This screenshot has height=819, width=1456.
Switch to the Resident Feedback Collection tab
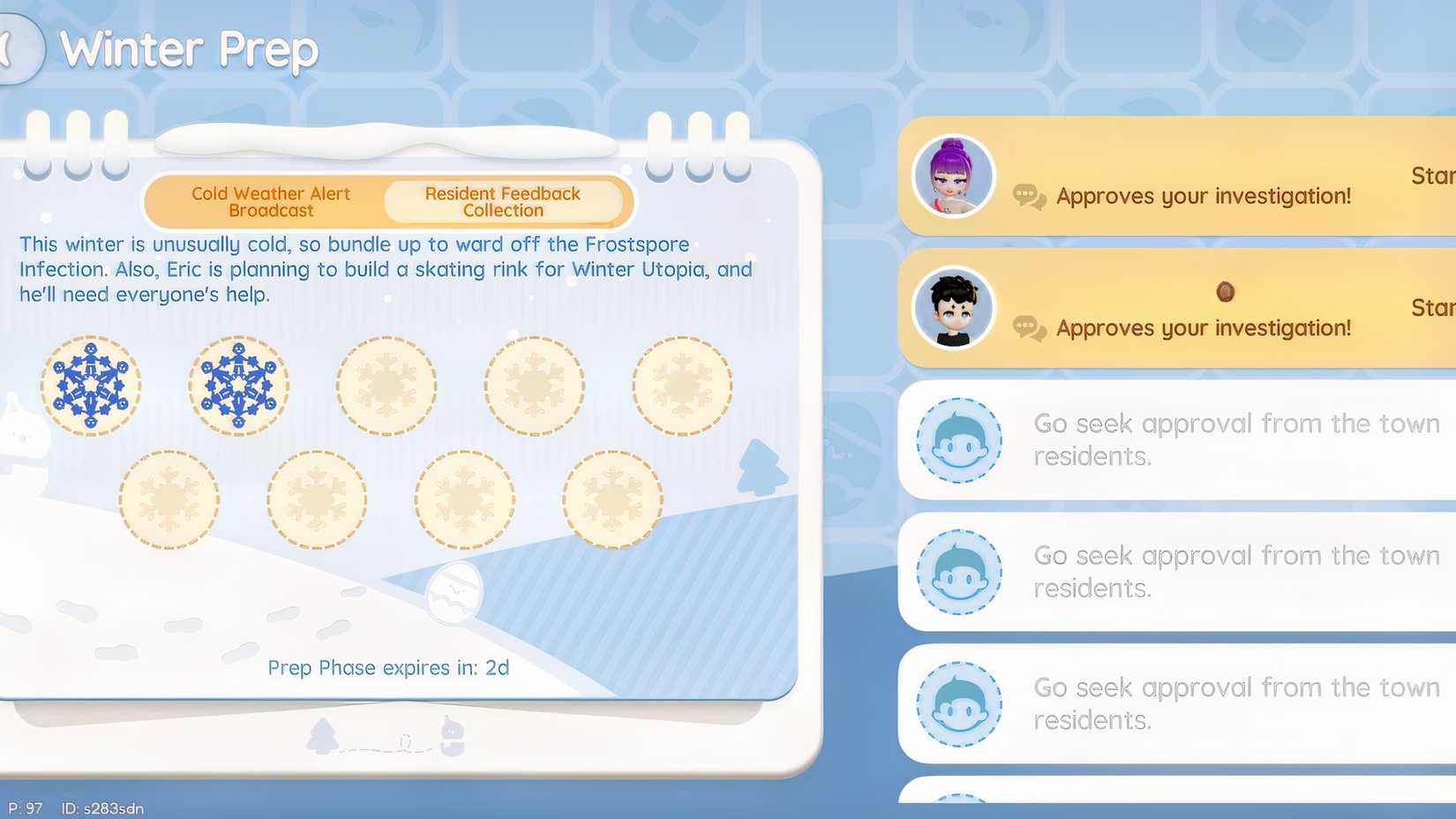(x=502, y=201)
